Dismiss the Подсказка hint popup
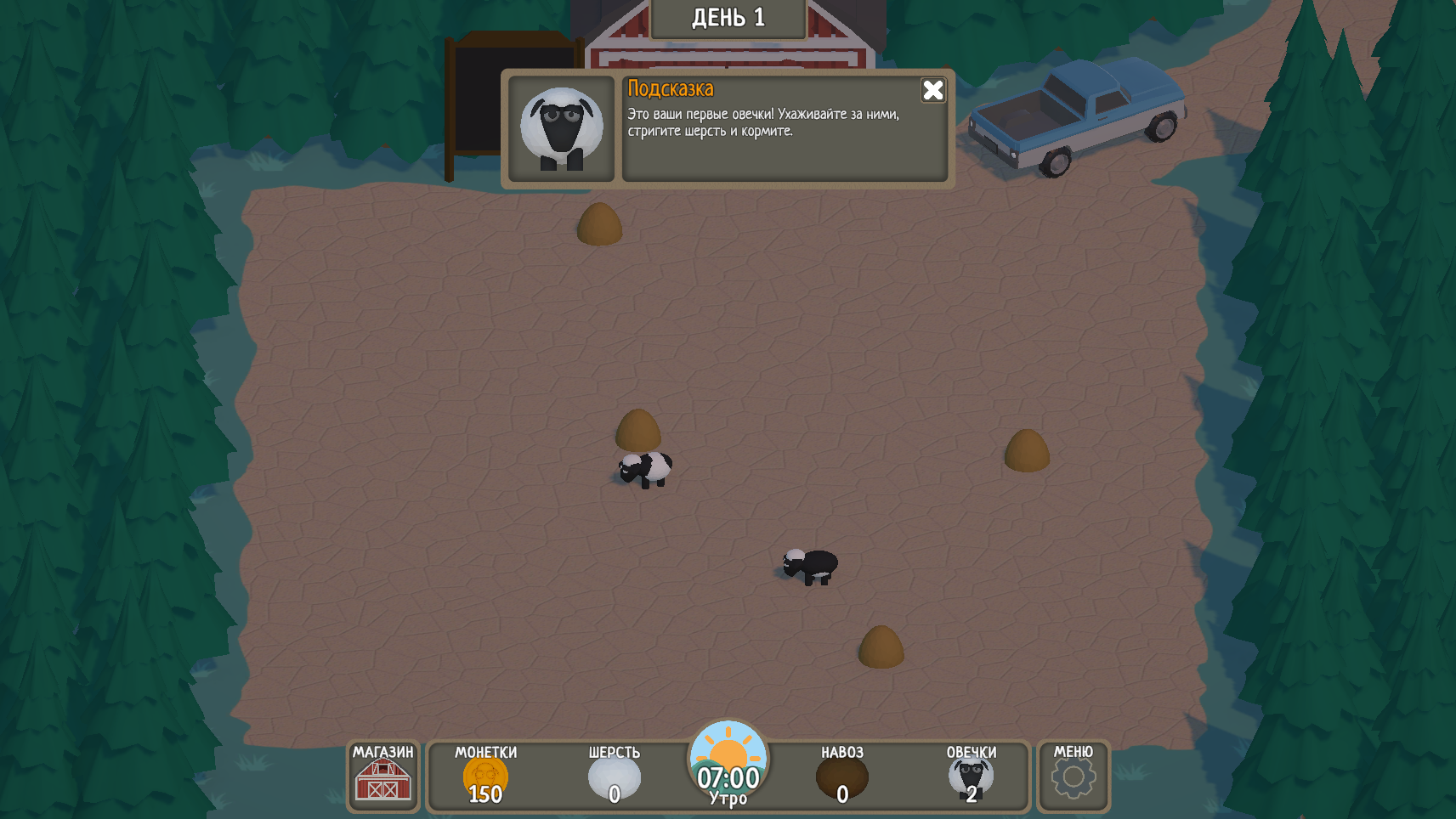The height and width of the screenshot is (819, 1456). pos(932,90)
